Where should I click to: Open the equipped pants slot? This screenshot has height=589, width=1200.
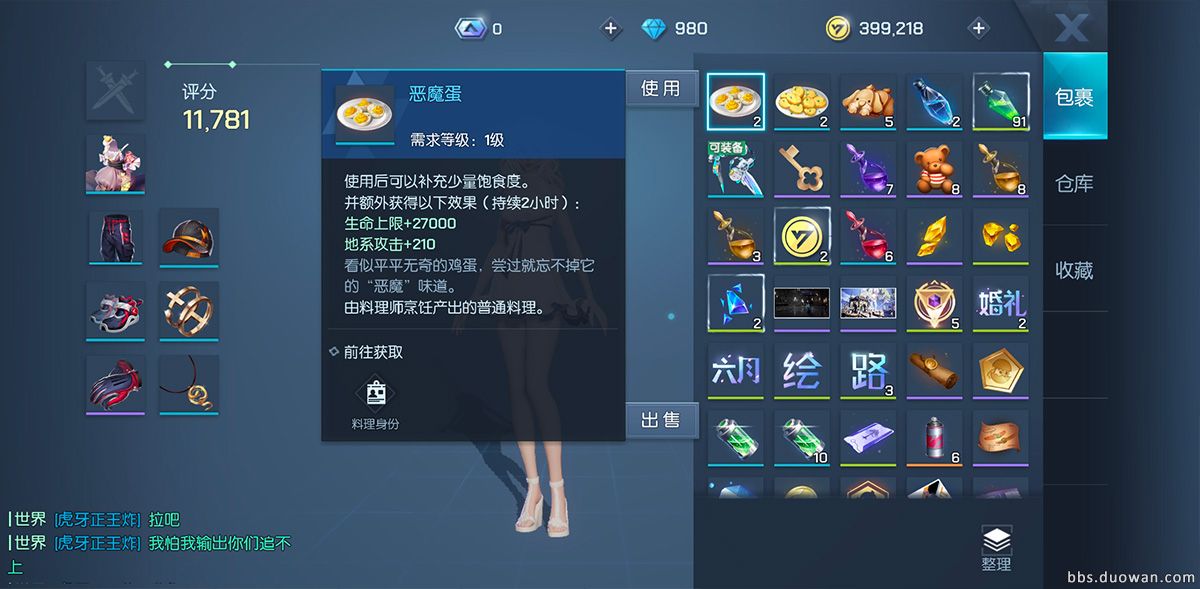(115, 237)
